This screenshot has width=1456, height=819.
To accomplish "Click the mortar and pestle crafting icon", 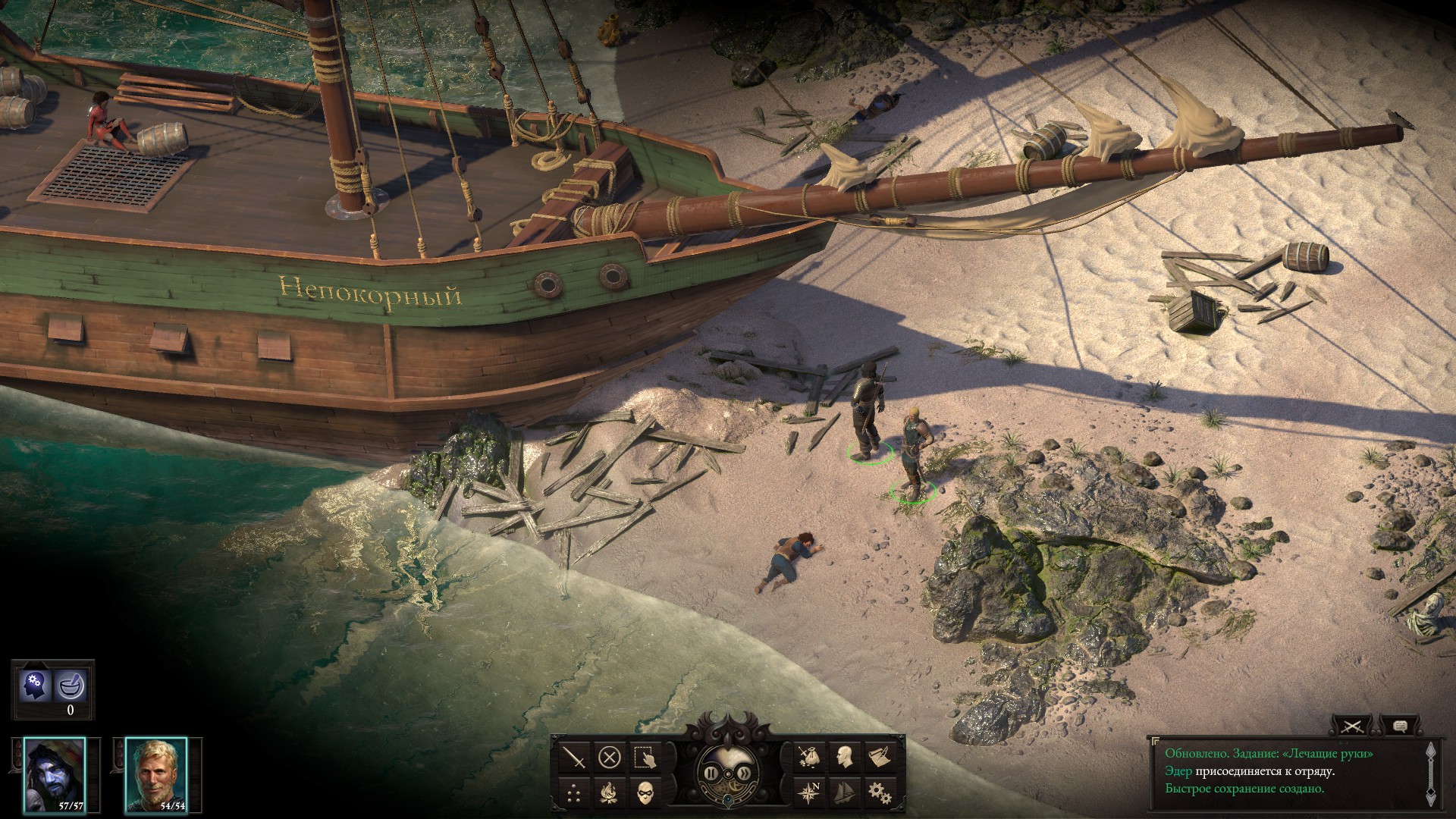I will (x=71, y=686).
